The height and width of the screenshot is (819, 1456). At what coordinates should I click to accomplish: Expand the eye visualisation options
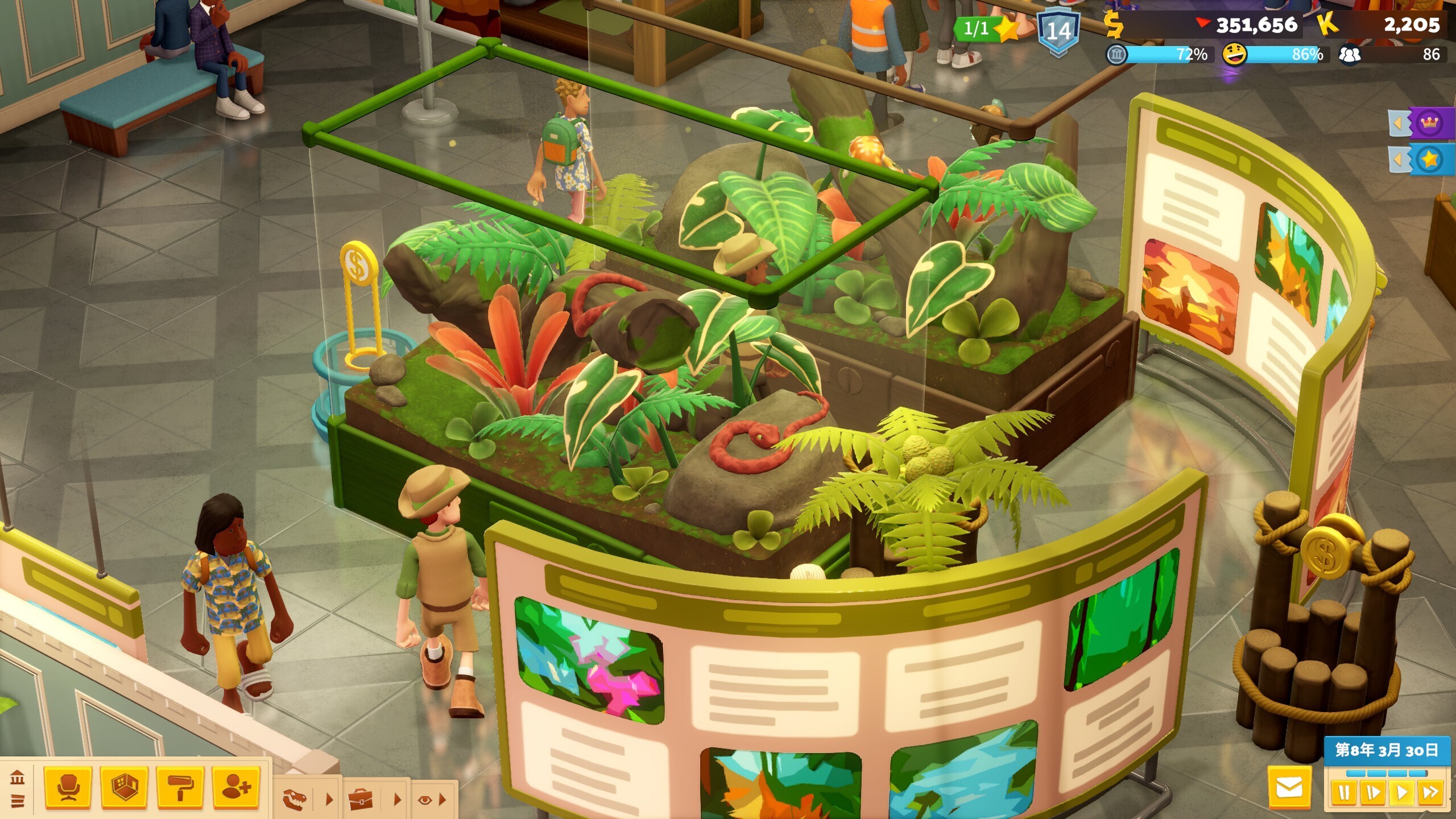click(424, 800)
